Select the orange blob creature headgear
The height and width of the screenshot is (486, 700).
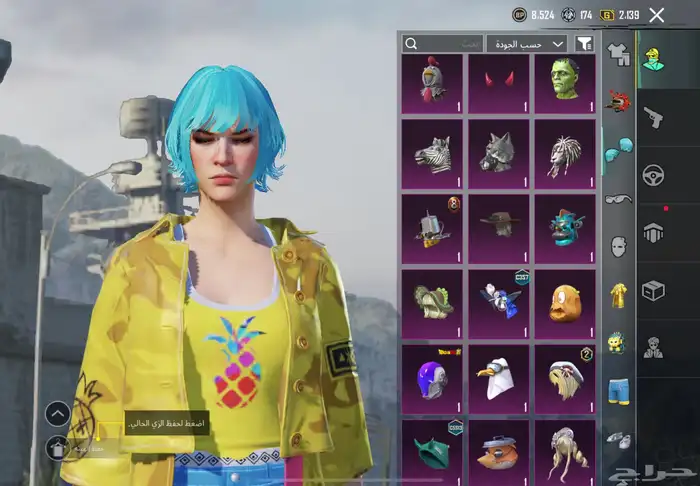(x=565, y=300)
